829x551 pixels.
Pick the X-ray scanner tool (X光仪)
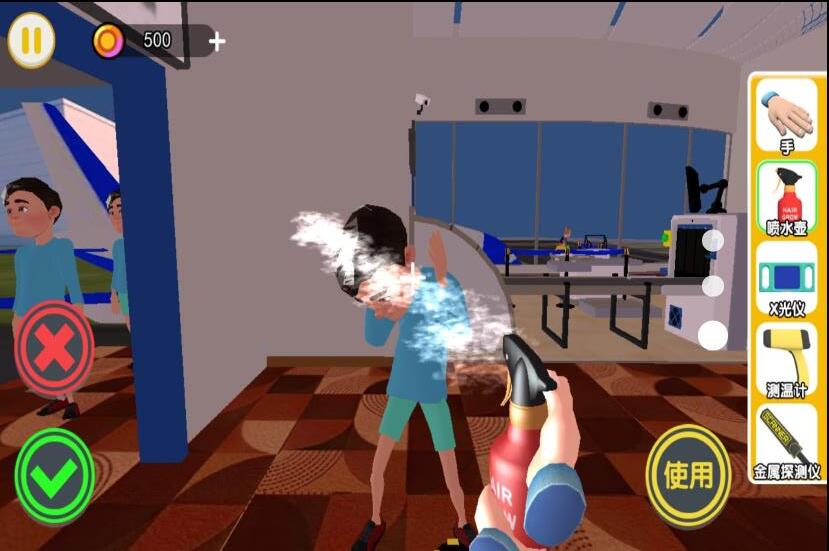click(786, 280)
